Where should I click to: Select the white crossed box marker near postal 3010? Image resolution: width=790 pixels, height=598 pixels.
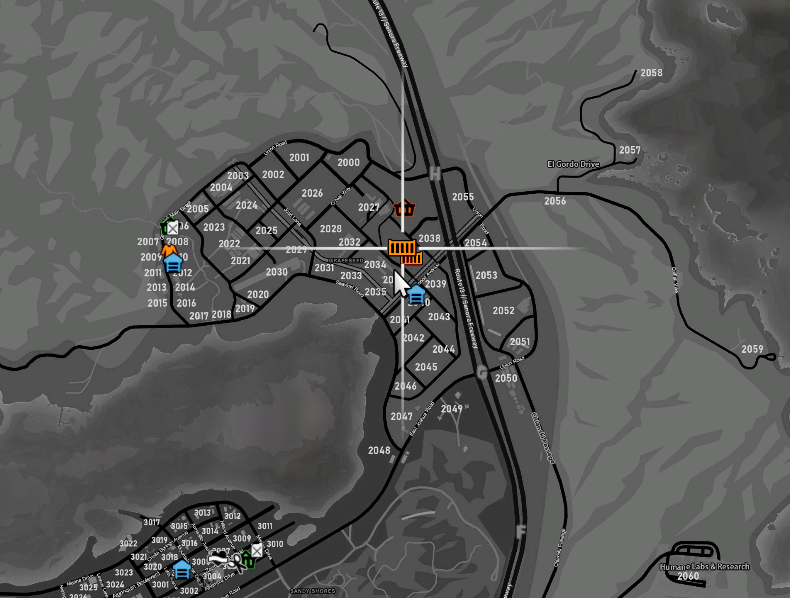257,550
